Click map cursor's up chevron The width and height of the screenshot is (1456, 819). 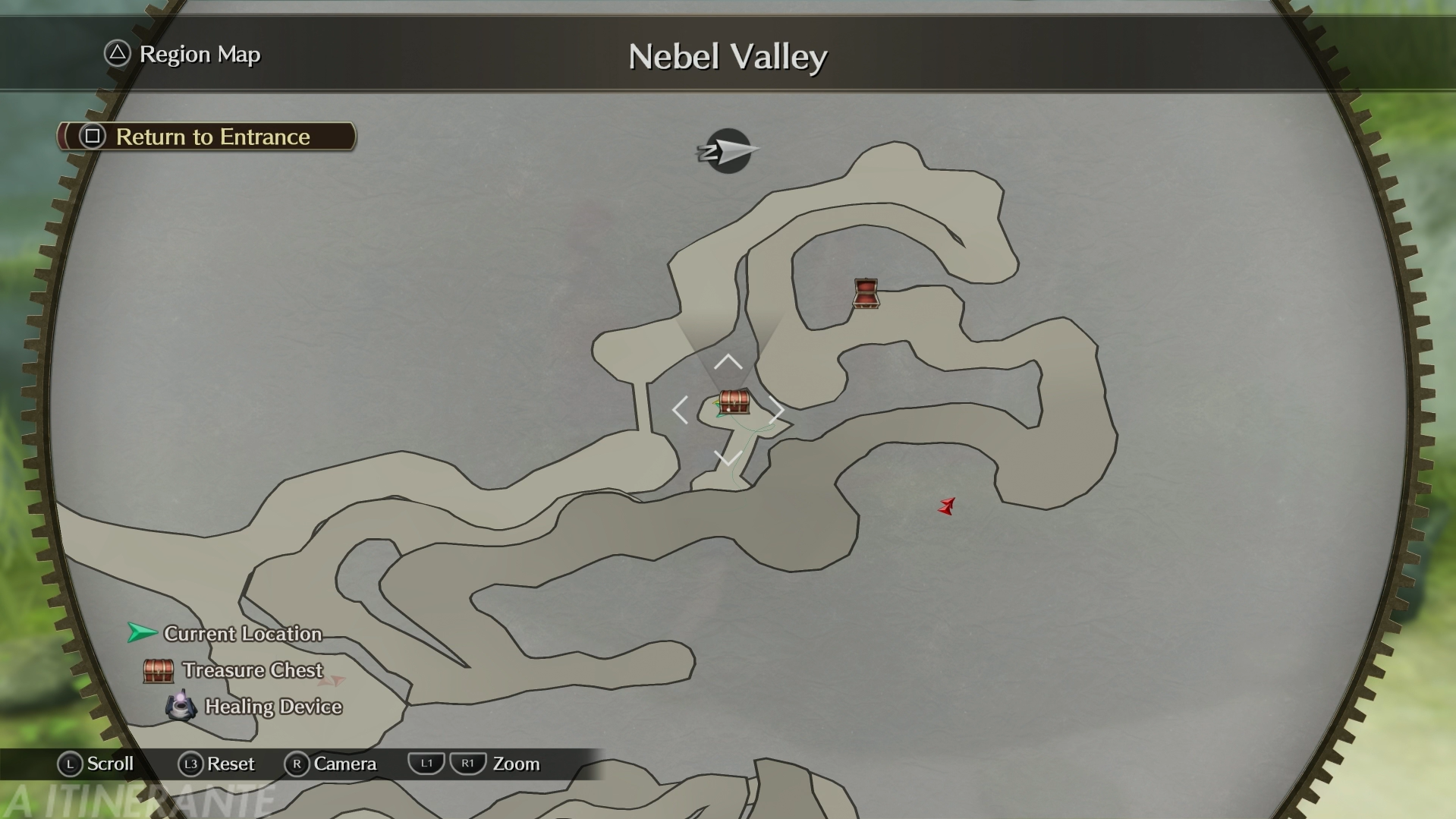click(x=728, y=362)
